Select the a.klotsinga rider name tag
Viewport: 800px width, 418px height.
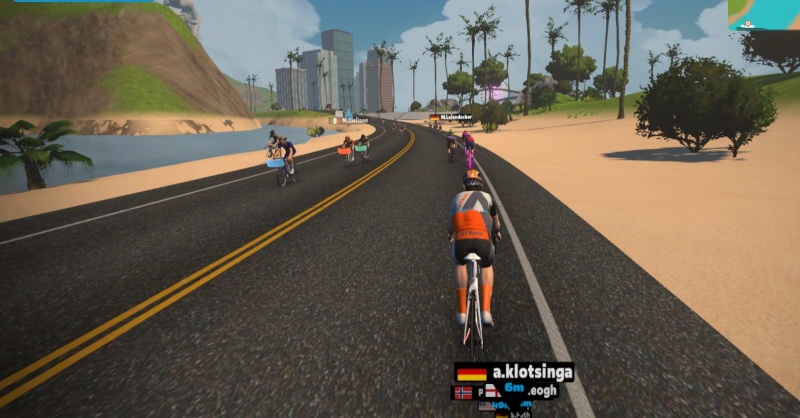click(x=515, y=373)
